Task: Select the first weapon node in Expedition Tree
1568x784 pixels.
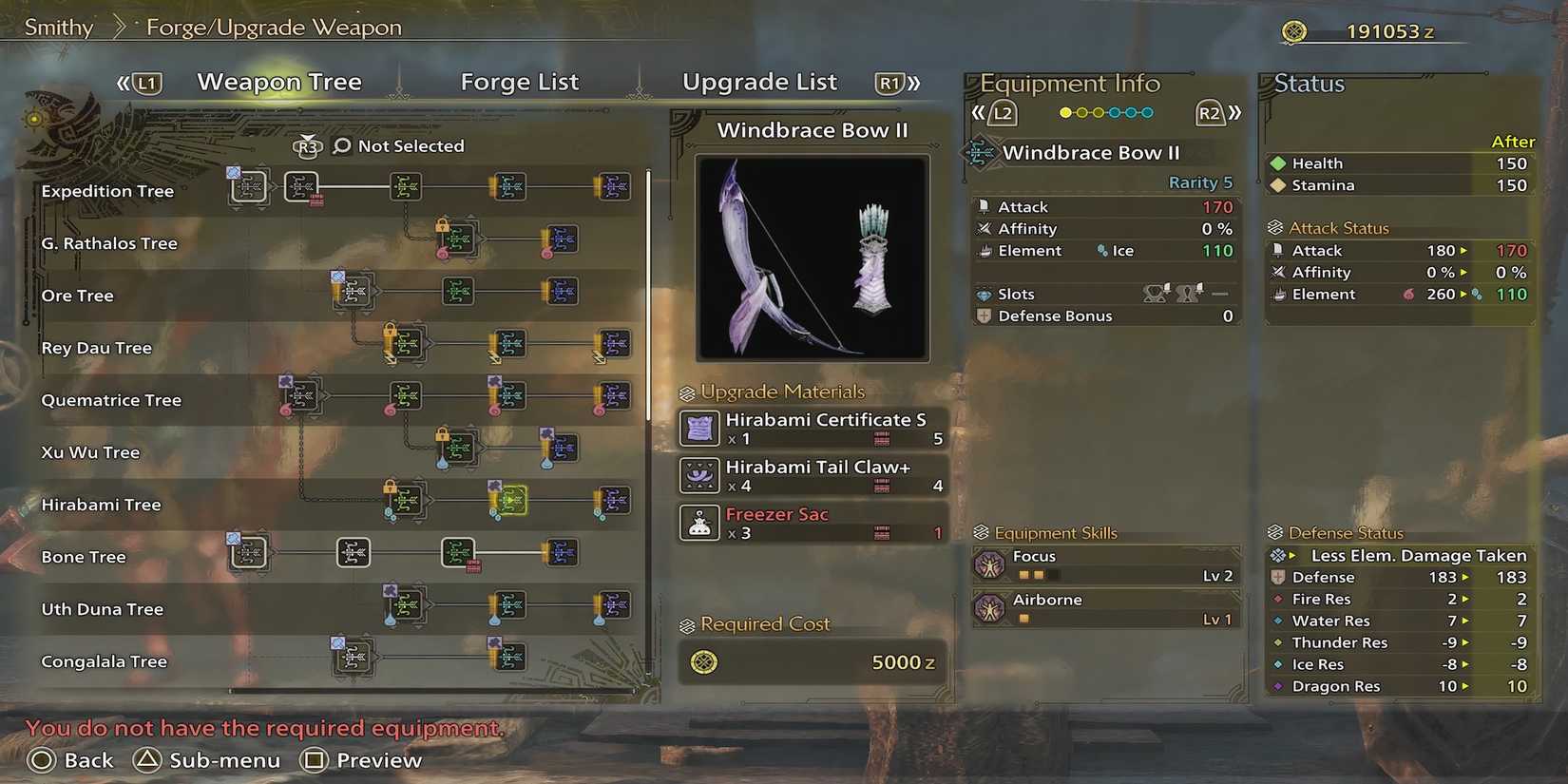Action: (x=249, y=186)
